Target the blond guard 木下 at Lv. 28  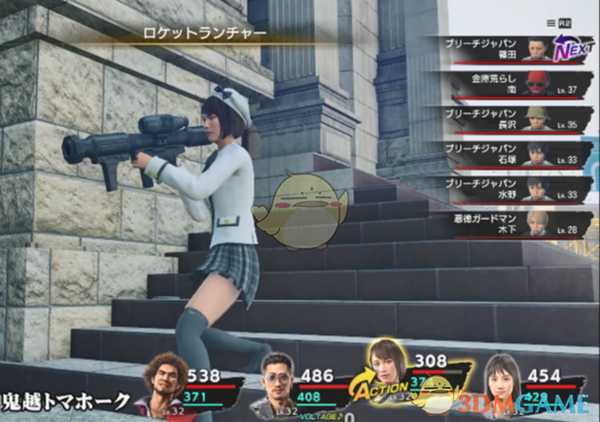point(505,222)
